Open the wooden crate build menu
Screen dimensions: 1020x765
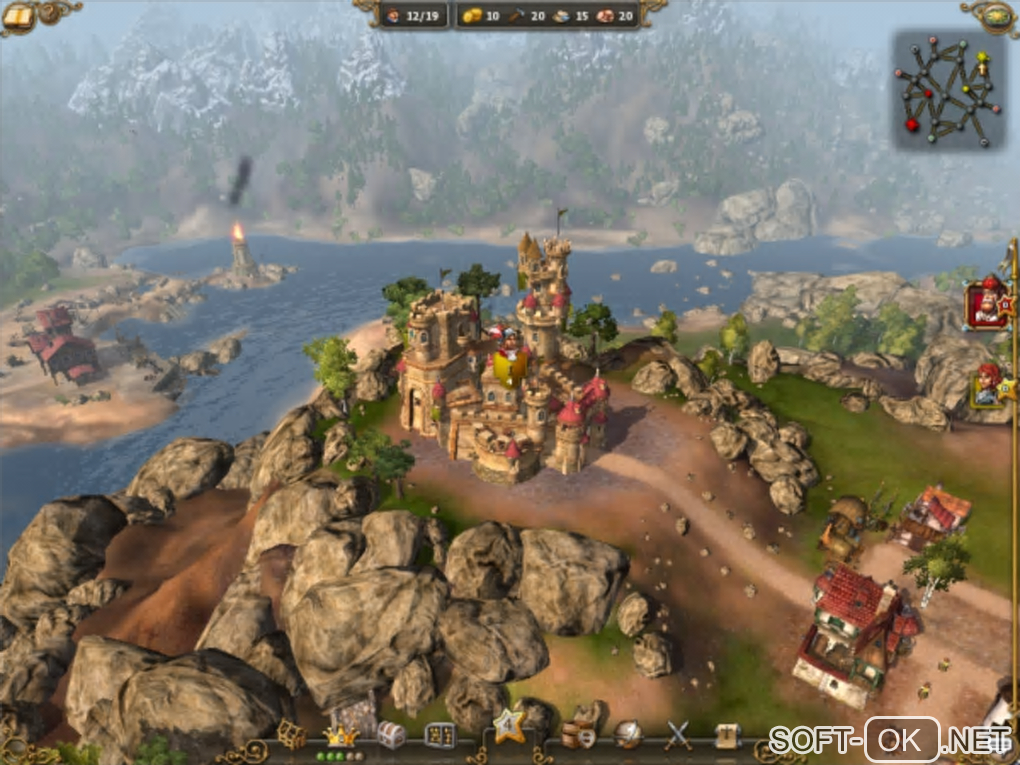coord(291,736)
